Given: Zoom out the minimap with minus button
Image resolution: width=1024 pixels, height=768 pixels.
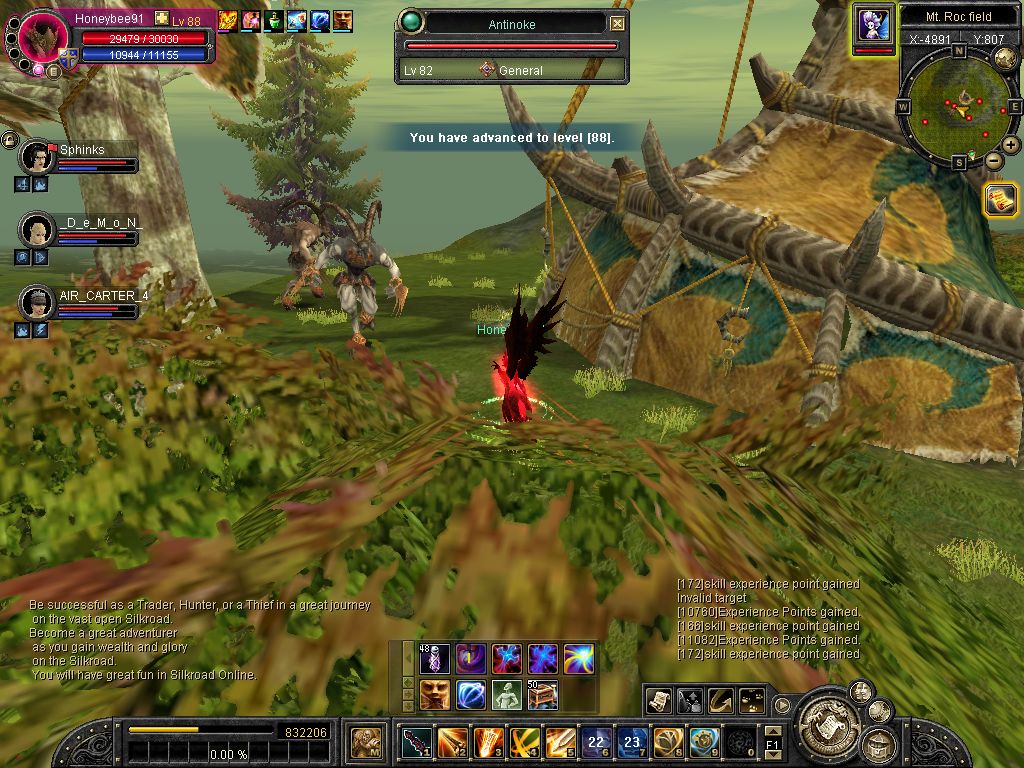Looking at the screenshot, I should click(994, 160).
